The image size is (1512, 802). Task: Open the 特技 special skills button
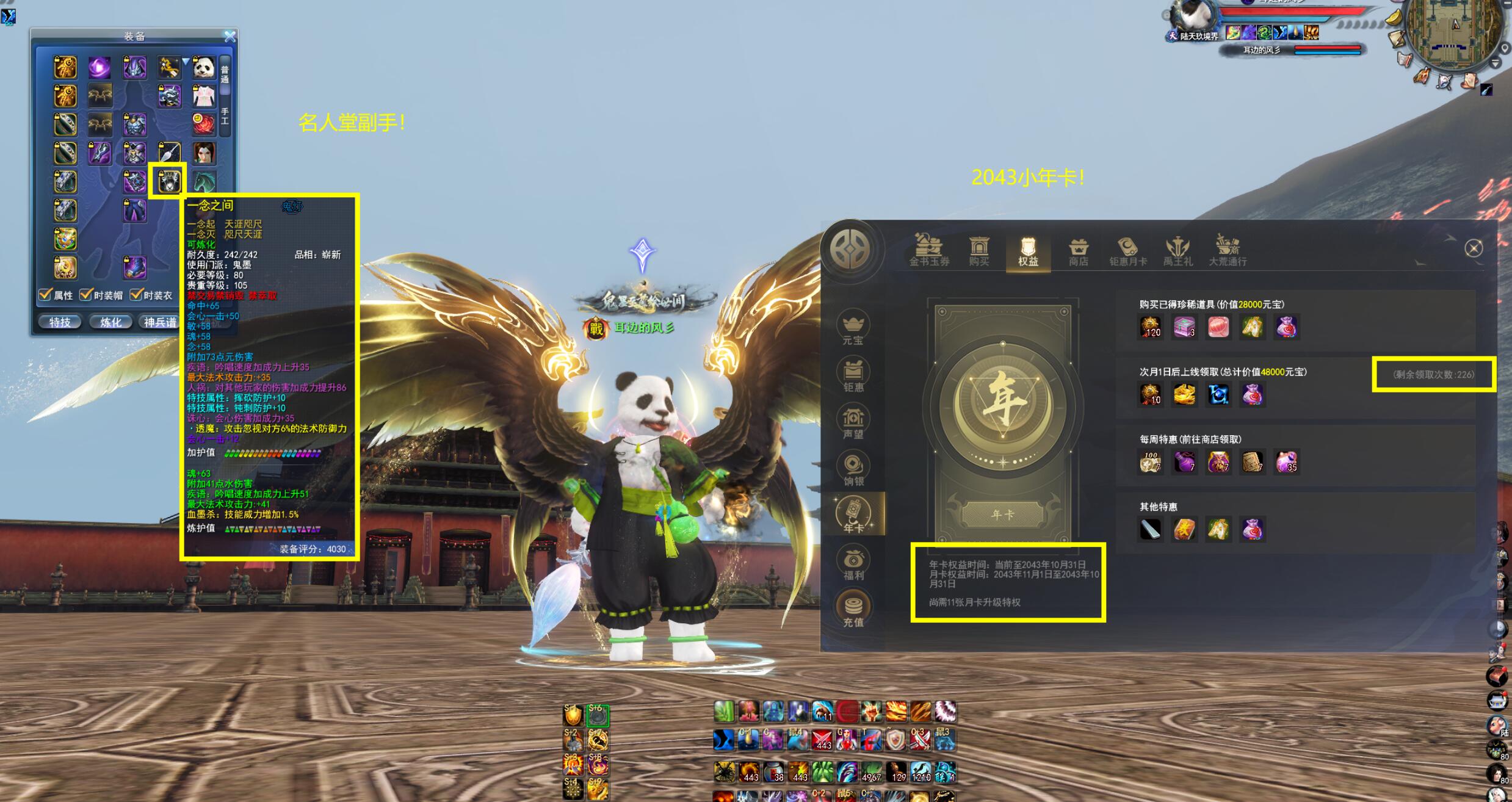pos(60,322)
